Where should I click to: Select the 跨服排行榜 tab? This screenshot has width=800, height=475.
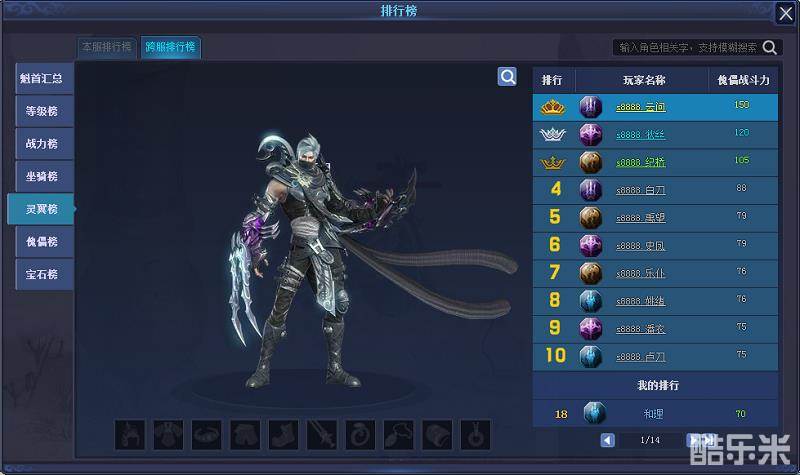[169, 48]
